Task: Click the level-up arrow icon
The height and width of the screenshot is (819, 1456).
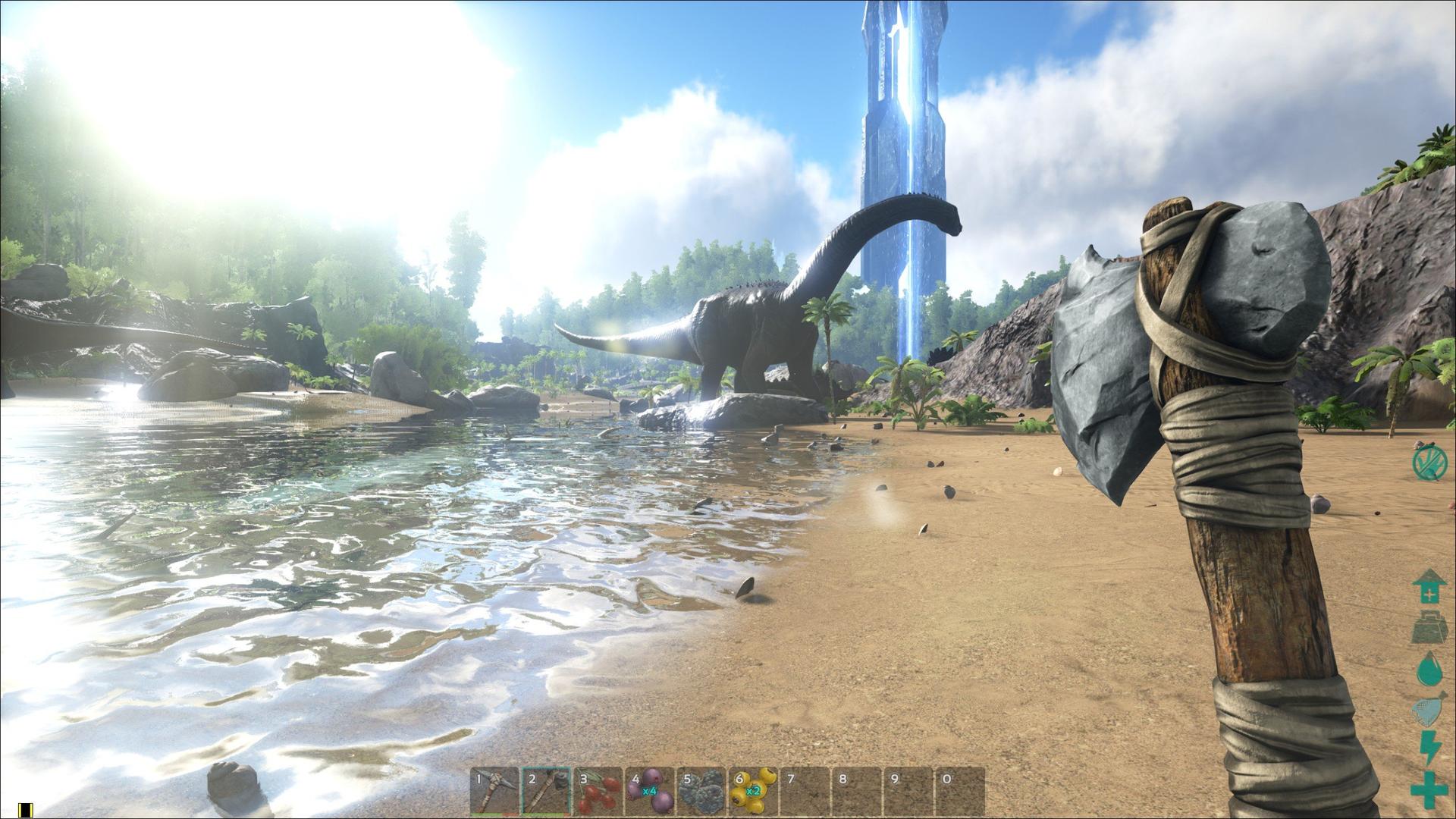Action: point(1429,586)
